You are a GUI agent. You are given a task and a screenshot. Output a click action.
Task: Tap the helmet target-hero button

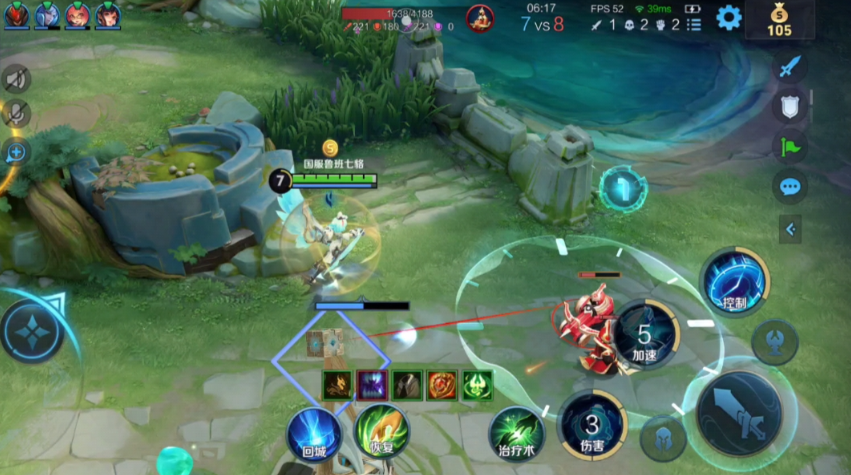pos(663,438)
